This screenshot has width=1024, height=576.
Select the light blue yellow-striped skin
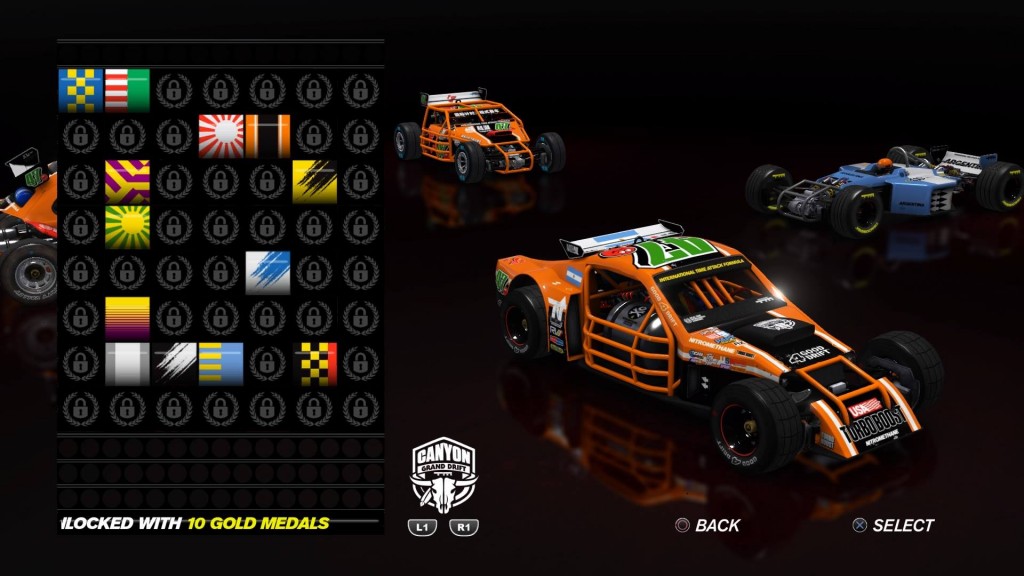coord(221,364)
